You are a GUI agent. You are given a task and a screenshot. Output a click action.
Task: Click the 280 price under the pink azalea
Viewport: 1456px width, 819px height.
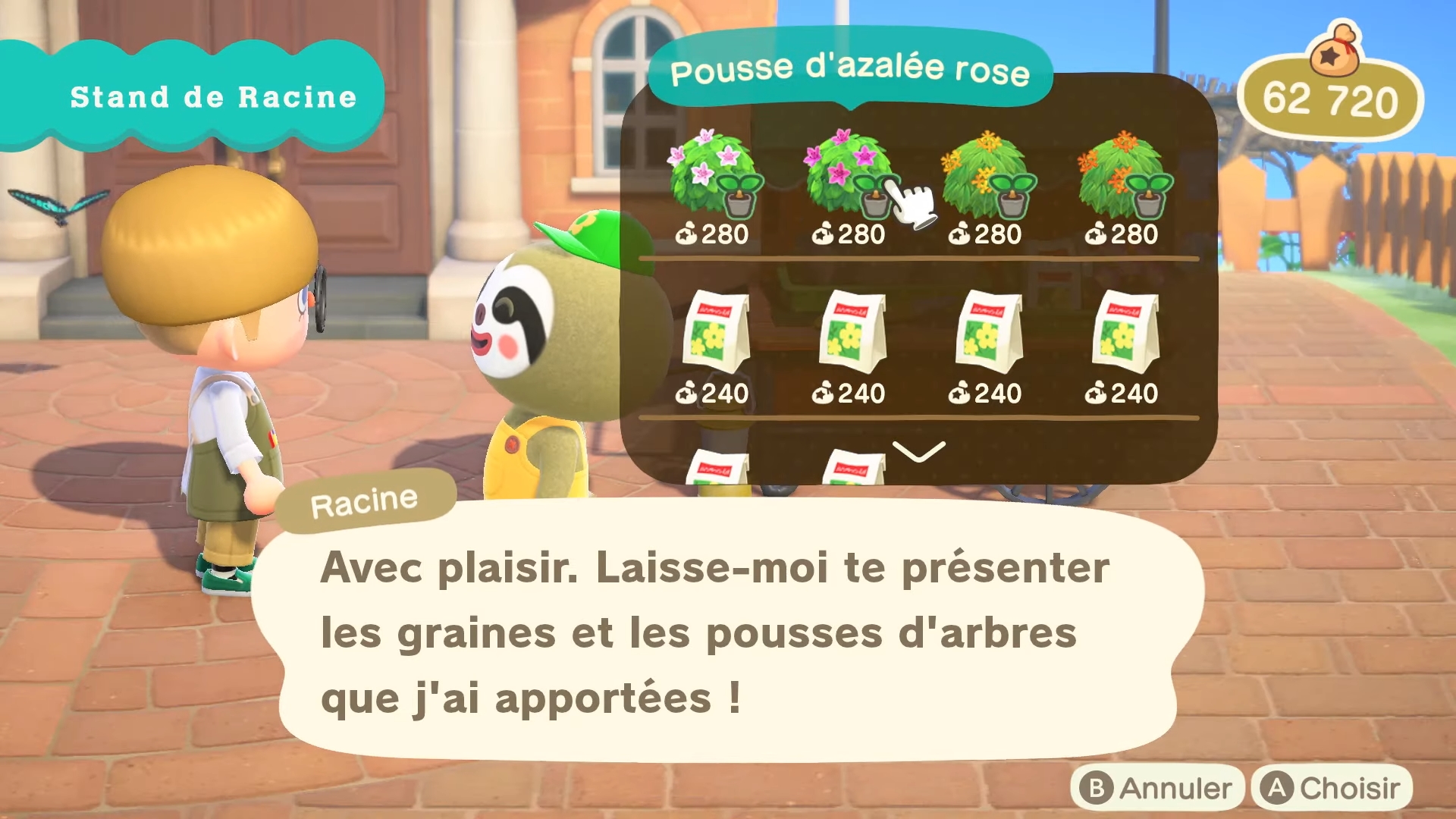pyautogui.click(x=861, y=234)
